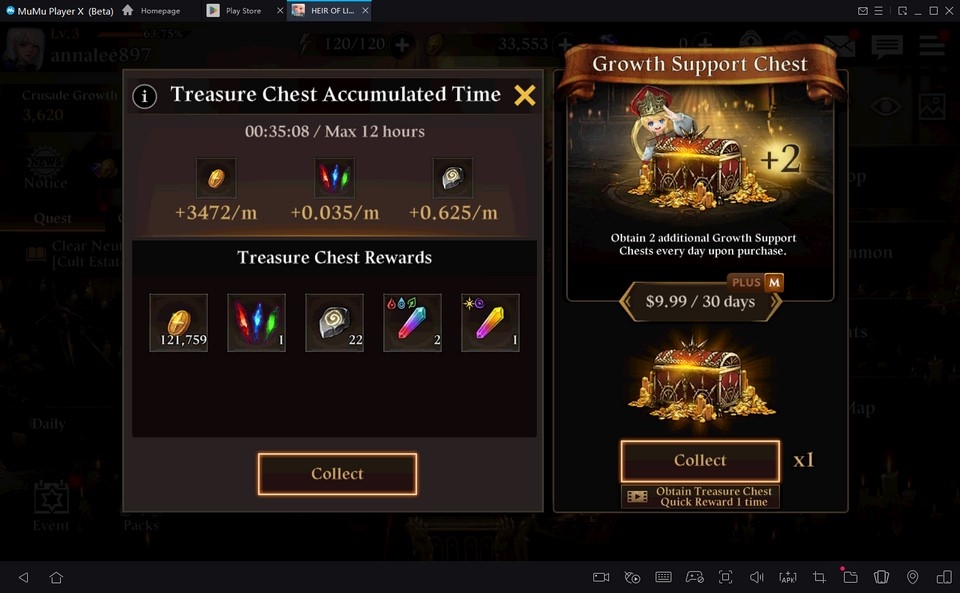Collect the treasure chest rewards

(x=337, y=474)
